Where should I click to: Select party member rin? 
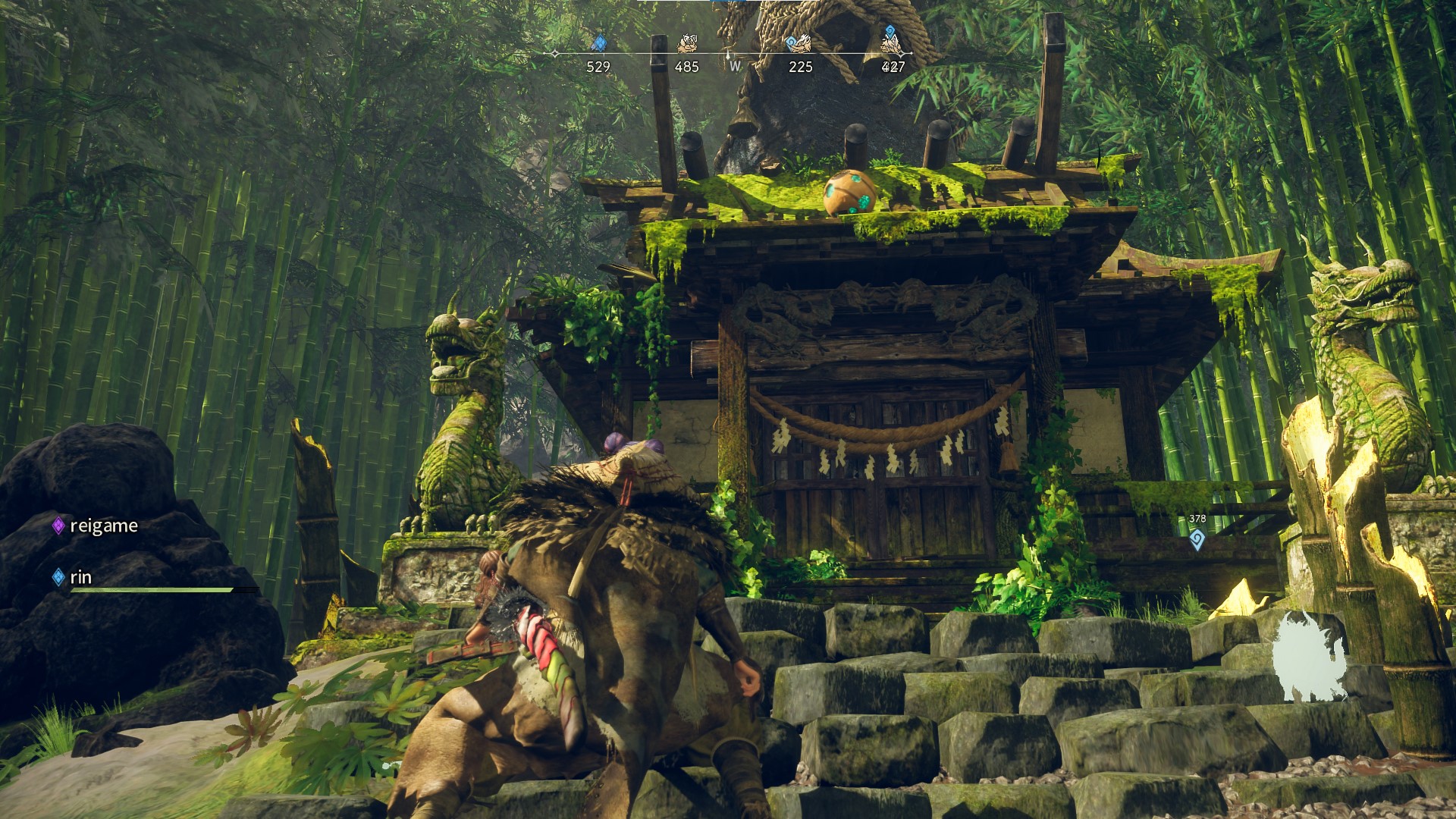[80, 577]
